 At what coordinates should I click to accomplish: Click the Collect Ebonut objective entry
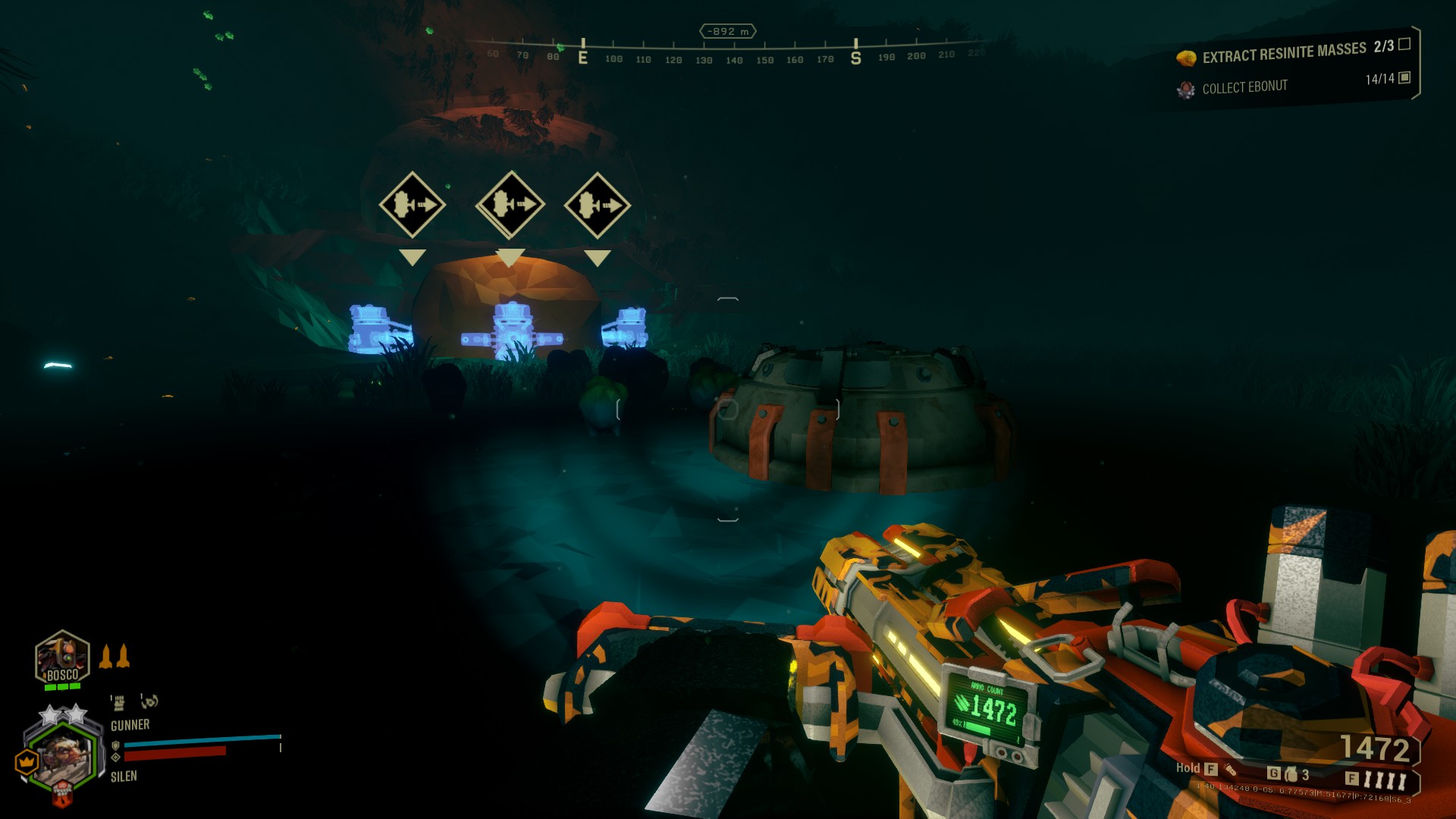pos(1244,87)
